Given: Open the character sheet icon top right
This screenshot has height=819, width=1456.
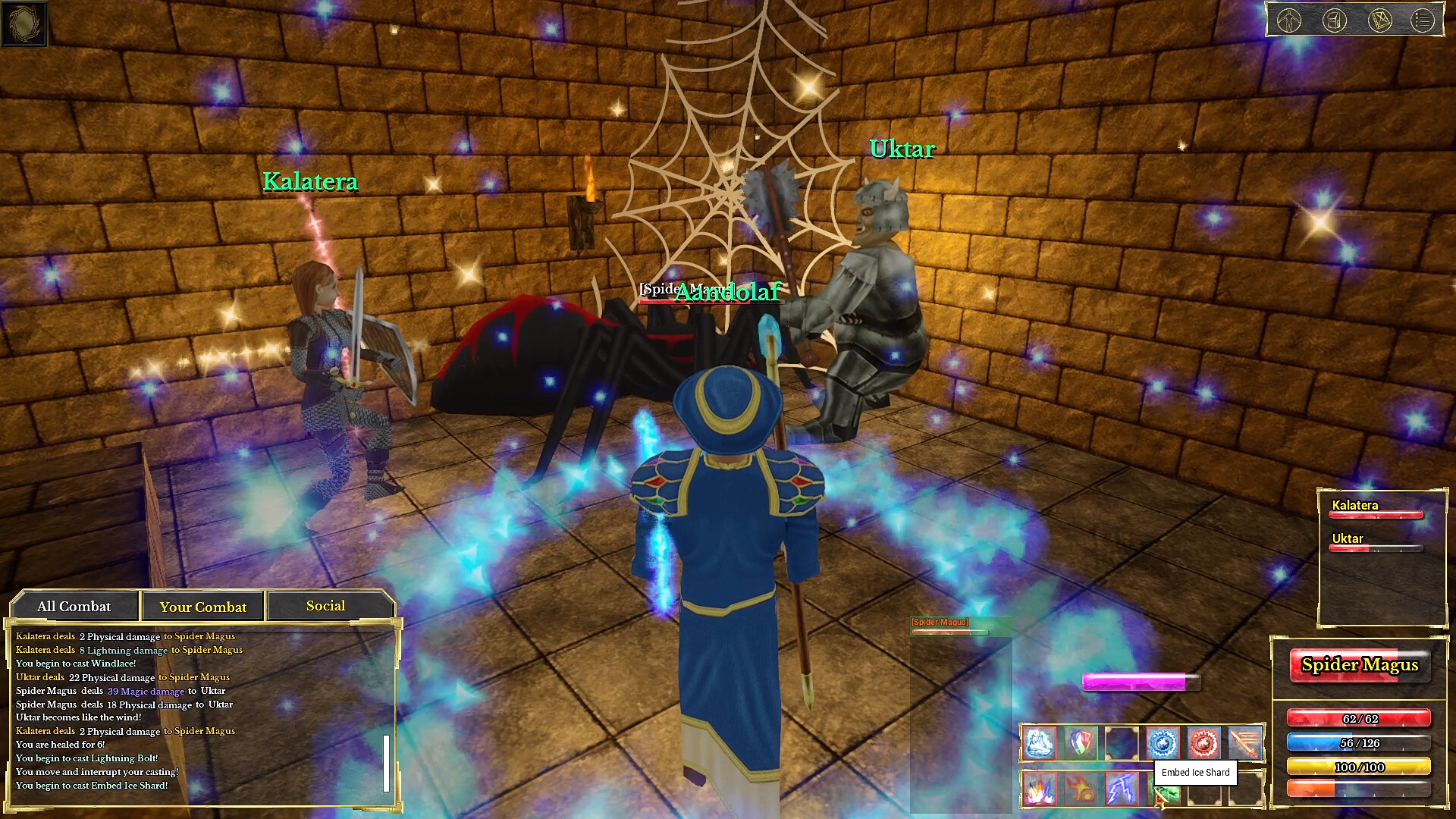Looking at the screenshot, I should 1289,20.
